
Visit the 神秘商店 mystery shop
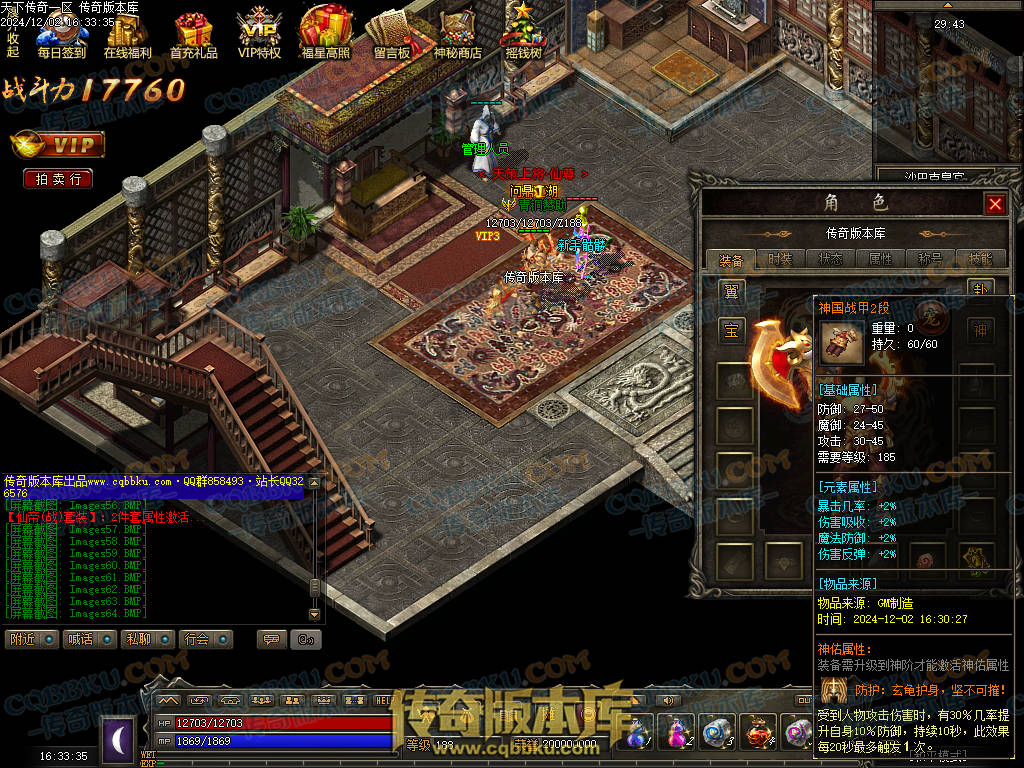(x=457, y=36)
